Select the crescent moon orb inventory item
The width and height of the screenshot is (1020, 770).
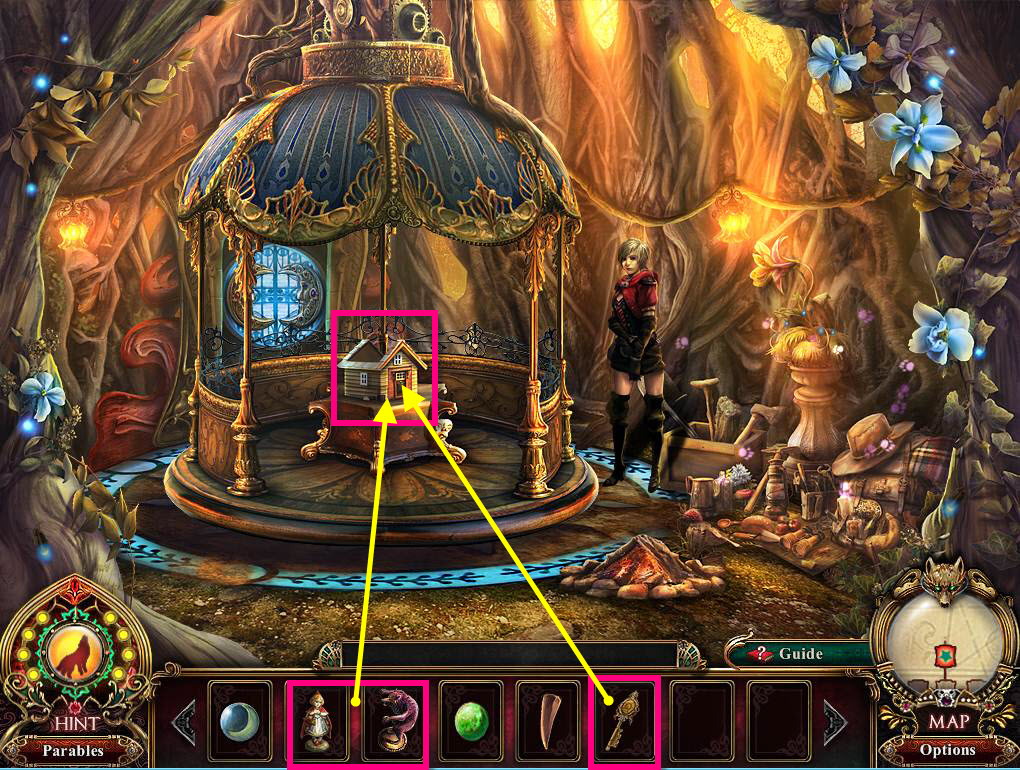(x=240, y=720)
